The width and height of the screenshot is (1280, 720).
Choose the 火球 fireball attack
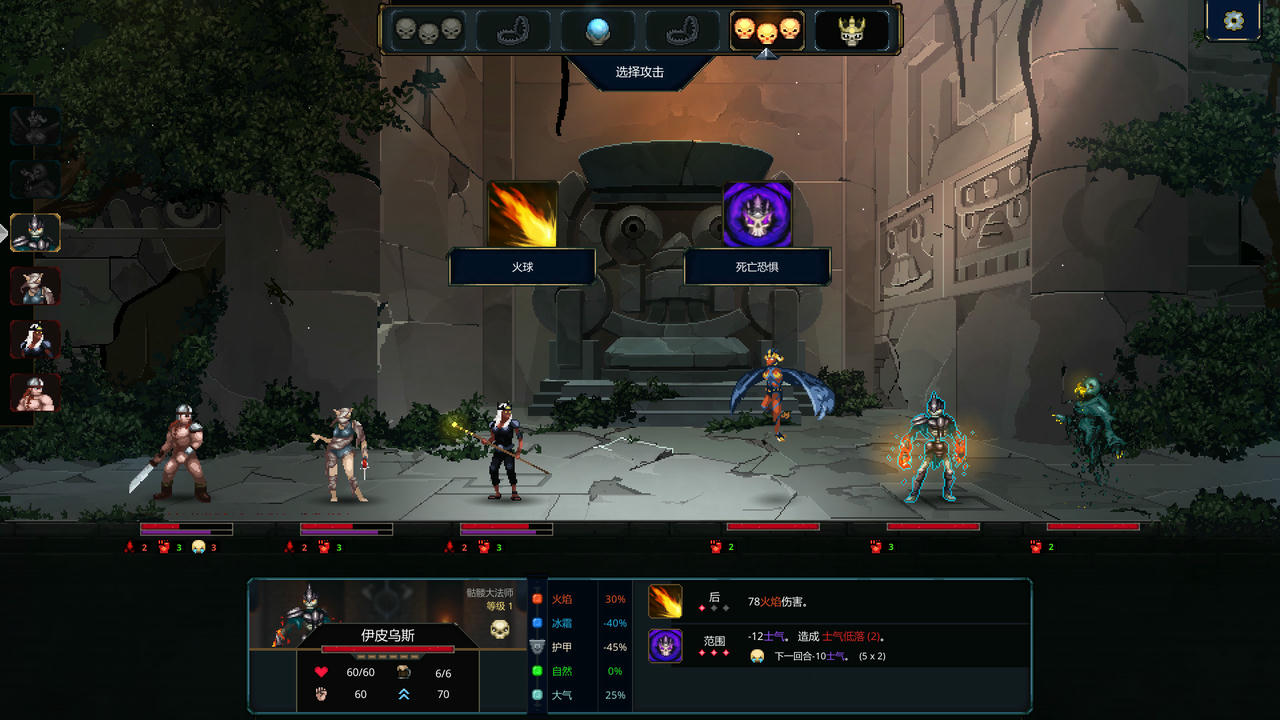[522, 215]
